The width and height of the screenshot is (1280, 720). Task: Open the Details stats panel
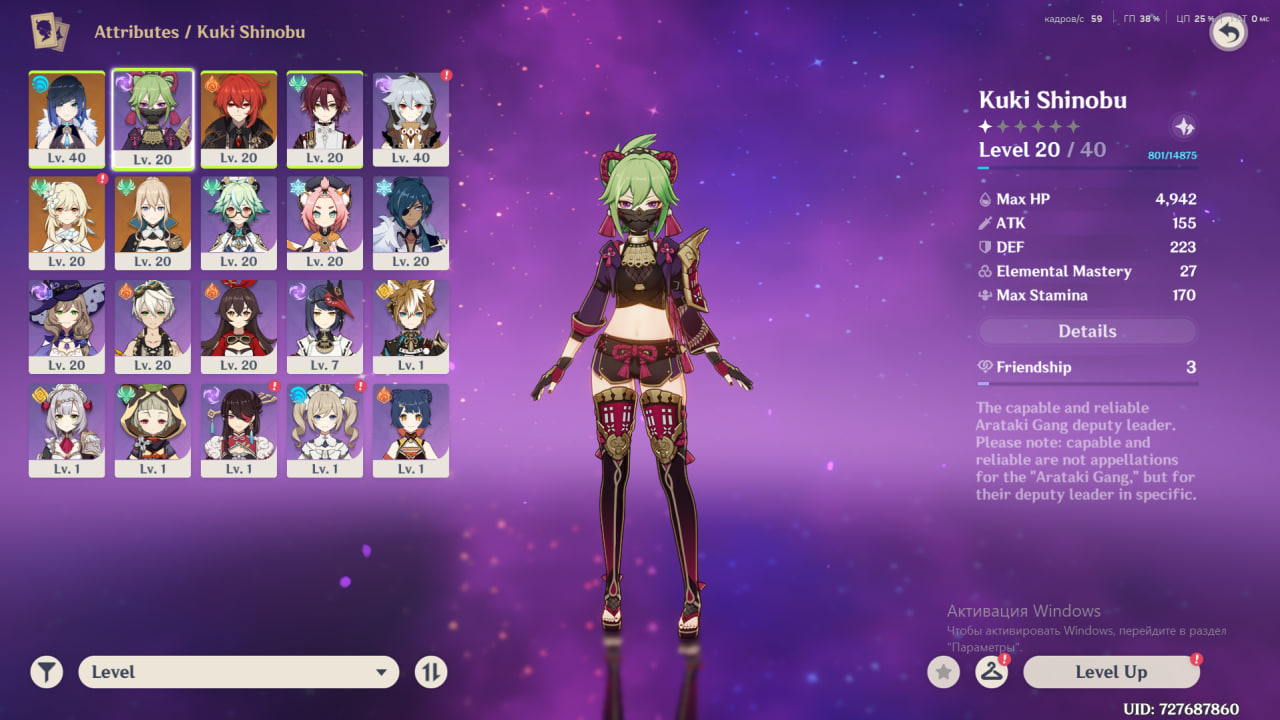coord(1087,331)
